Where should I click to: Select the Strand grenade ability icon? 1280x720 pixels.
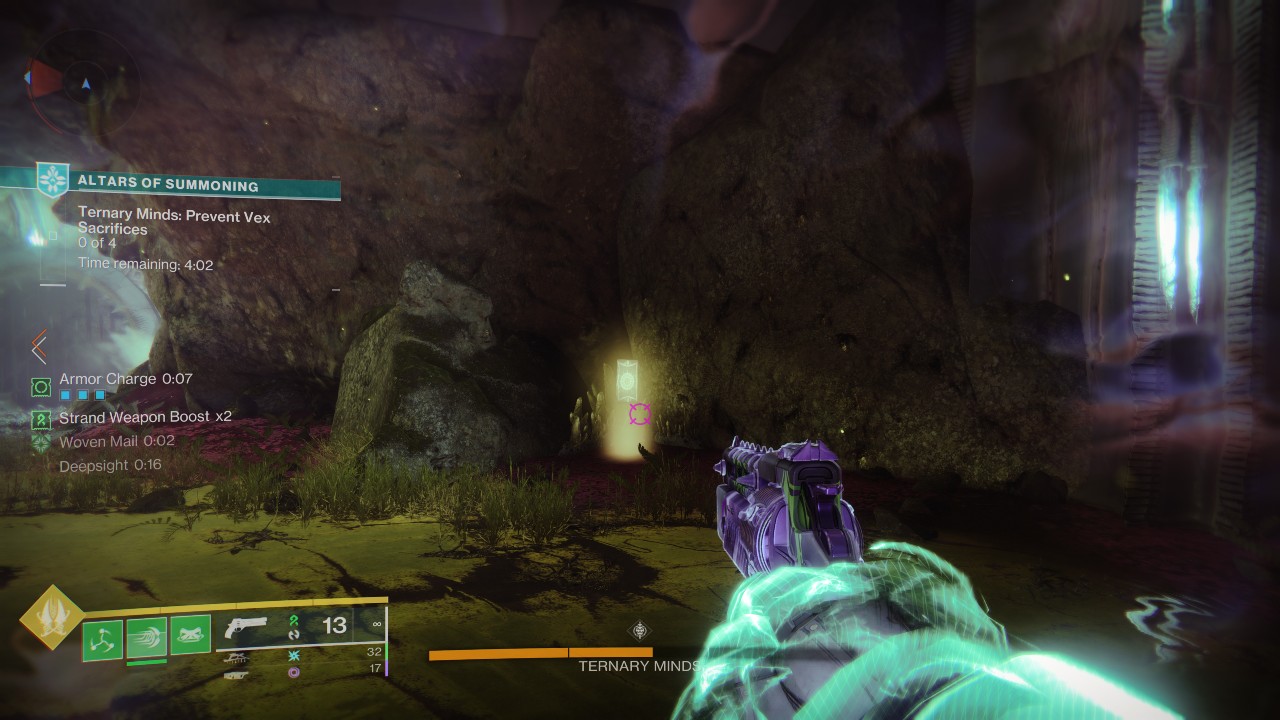102,640
